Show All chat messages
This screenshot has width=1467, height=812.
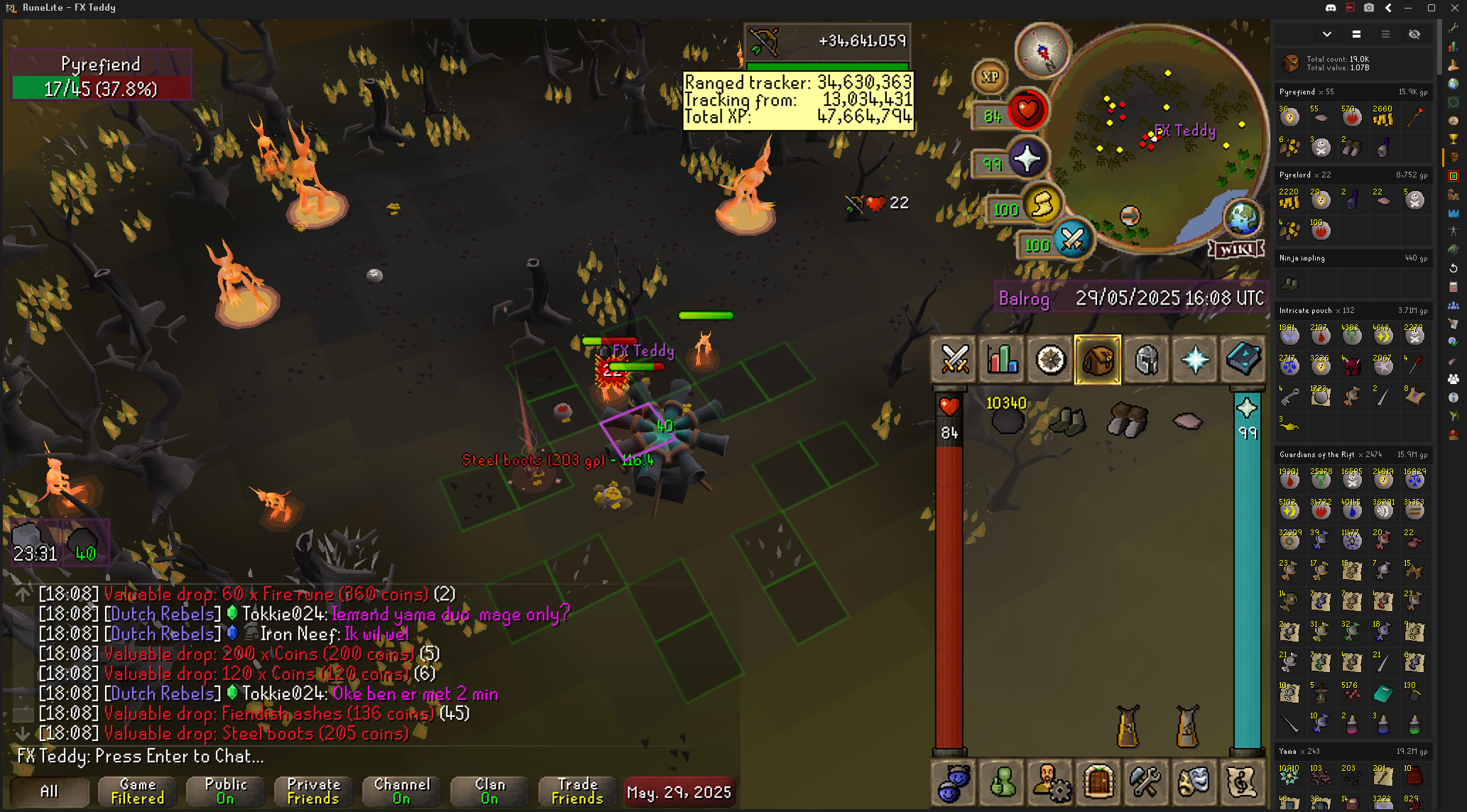(x=49, y=791)
